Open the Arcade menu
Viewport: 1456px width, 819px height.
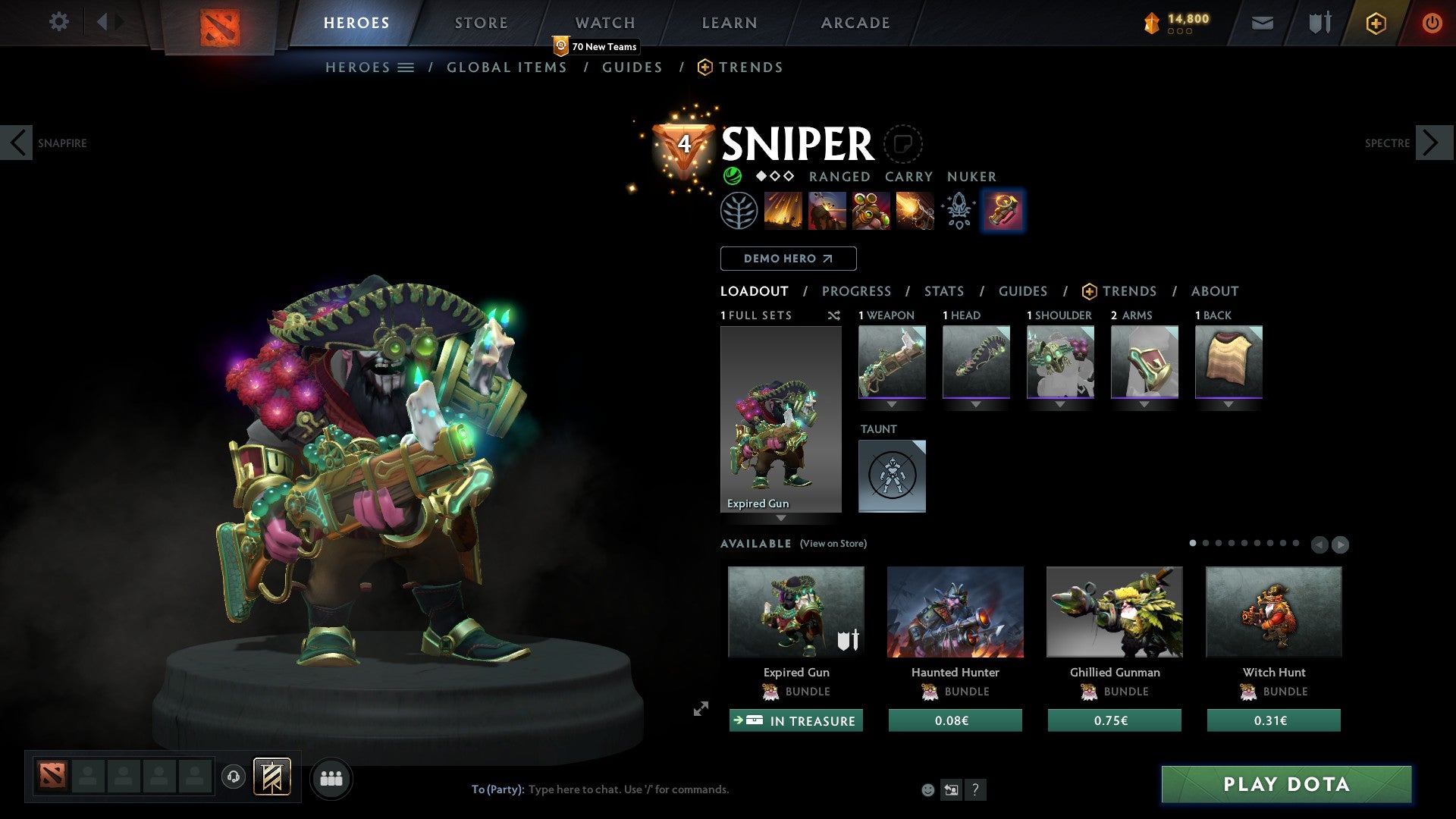[855, 22]
